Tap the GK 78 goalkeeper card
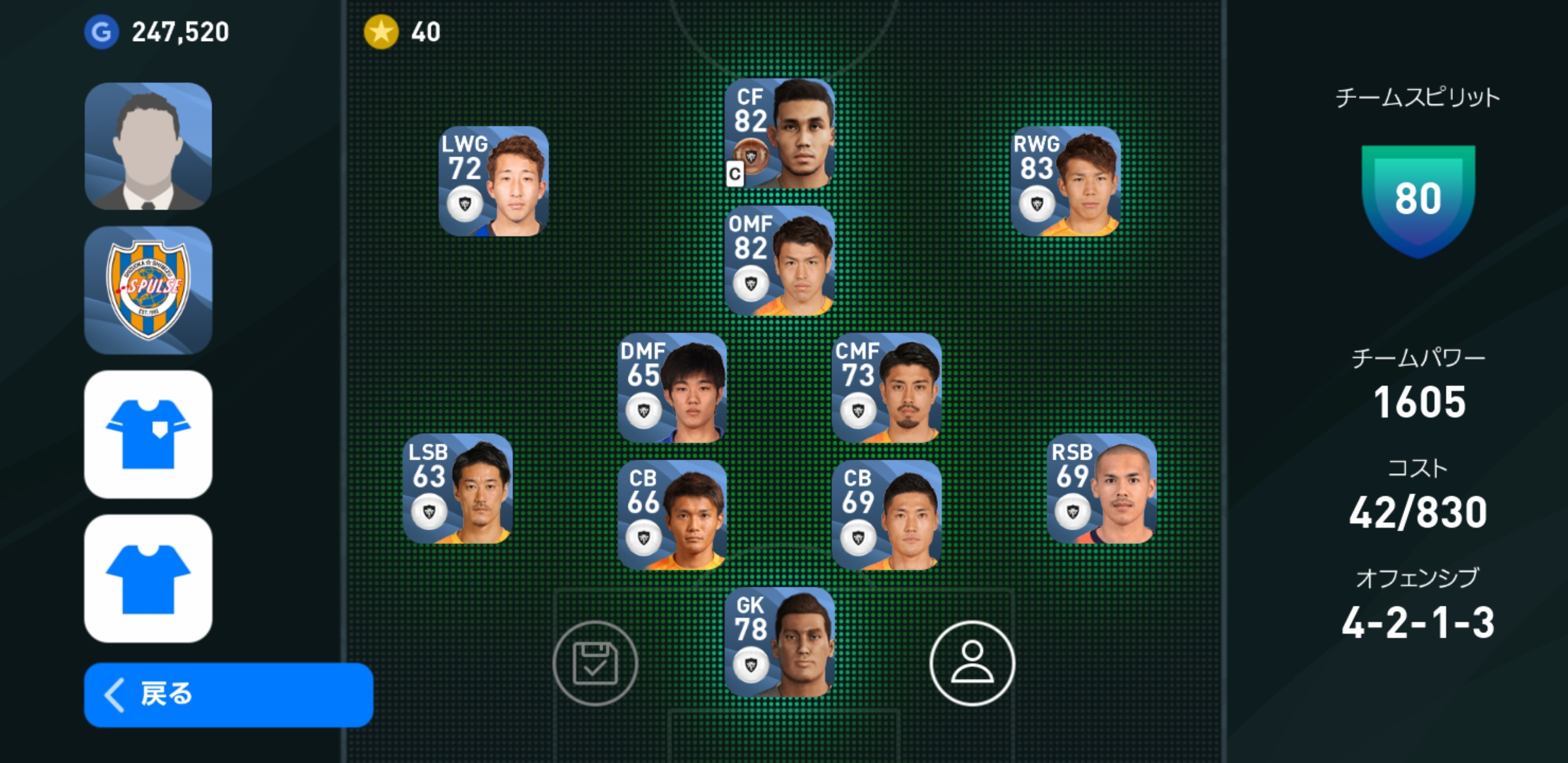Screen dimensions: 1568x763 point(779,642)
